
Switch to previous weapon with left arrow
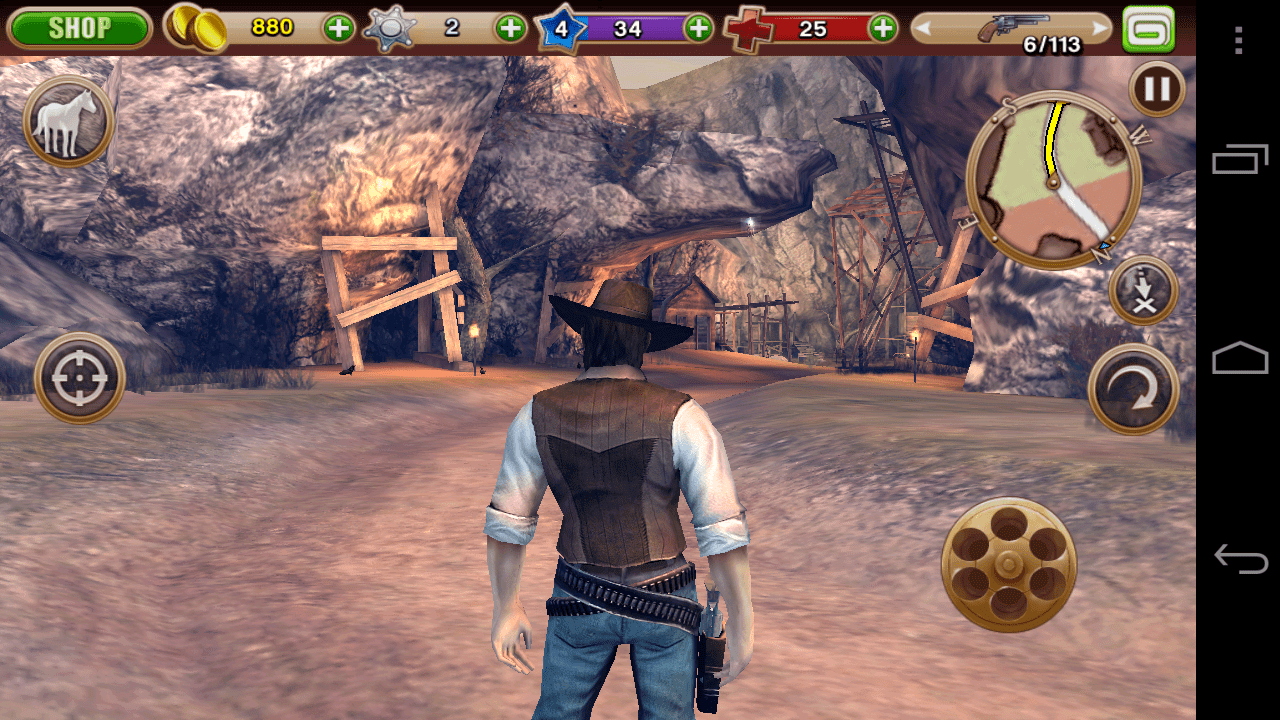pos(924,28)
